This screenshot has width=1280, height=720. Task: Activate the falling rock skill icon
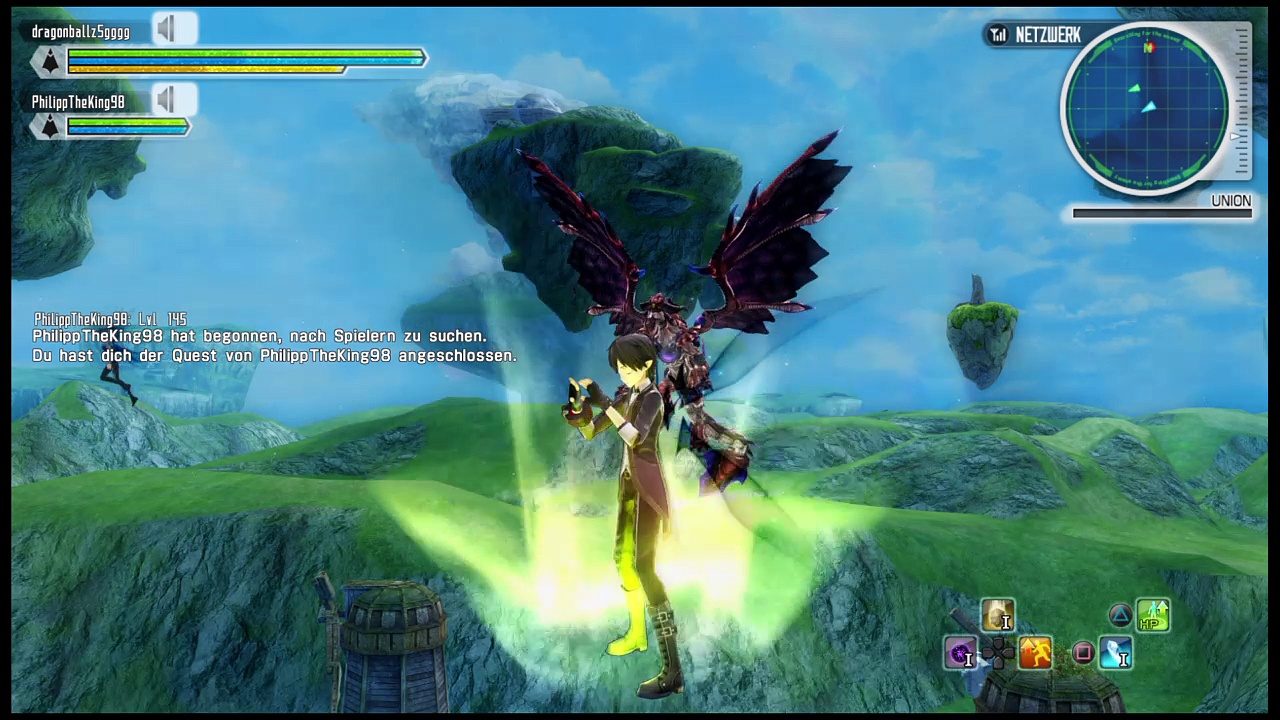click(997, 616)
